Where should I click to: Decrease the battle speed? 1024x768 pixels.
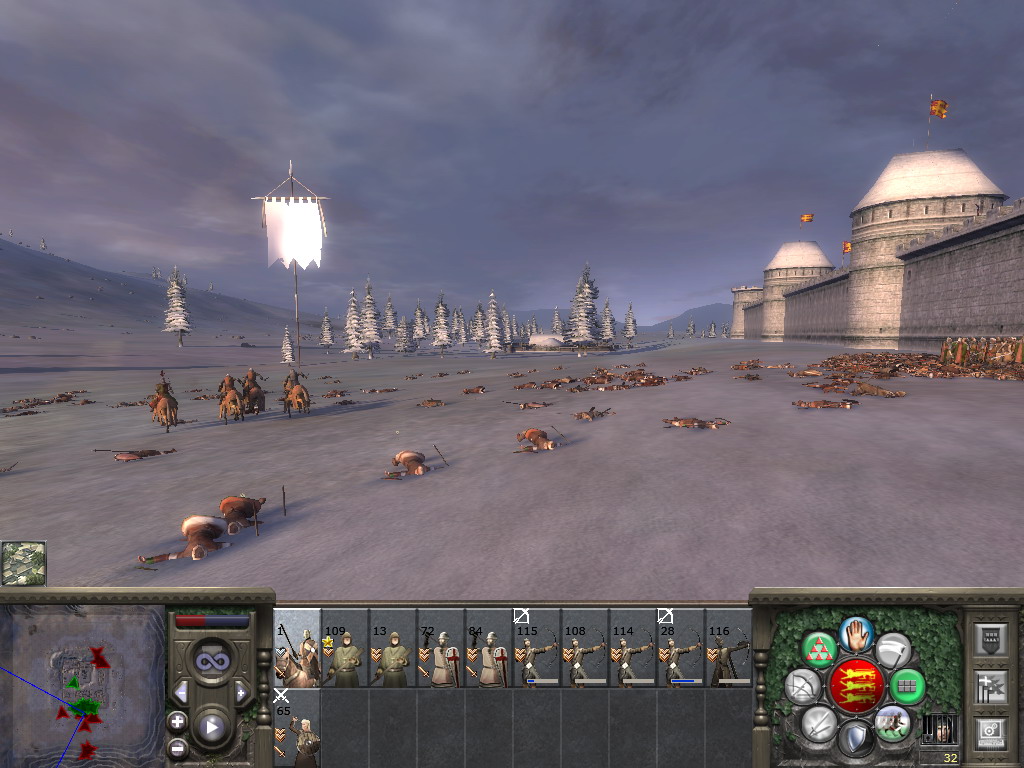pyautogui.click(x=181, y=692)
